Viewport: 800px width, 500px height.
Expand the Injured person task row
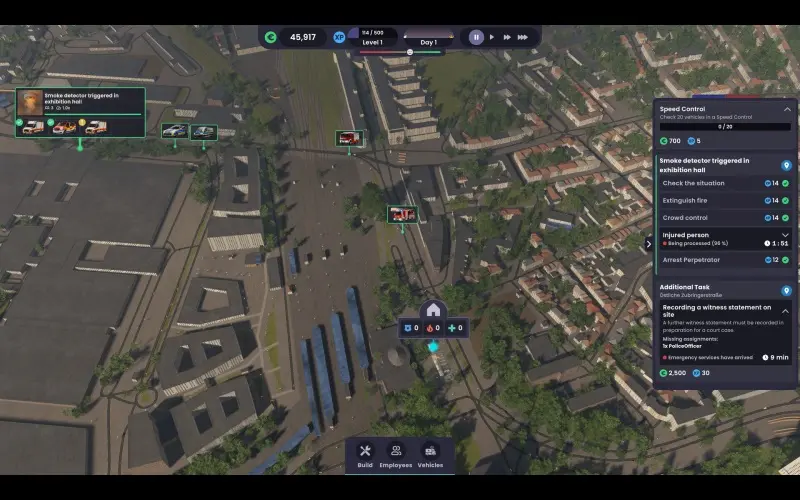[x=785, y=235]
